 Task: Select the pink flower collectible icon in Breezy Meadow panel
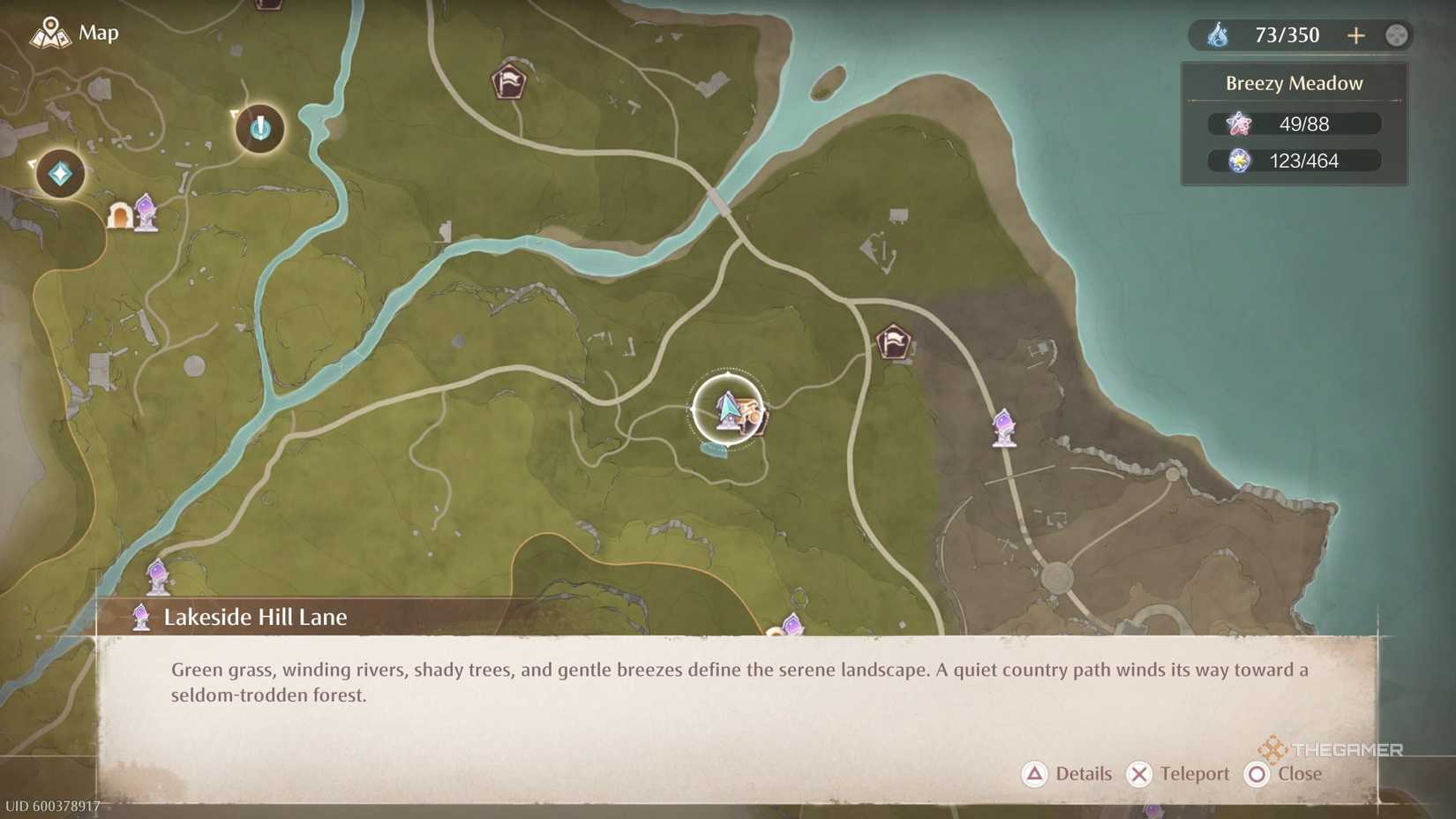pyautogui.click(x=1242, y=124)
